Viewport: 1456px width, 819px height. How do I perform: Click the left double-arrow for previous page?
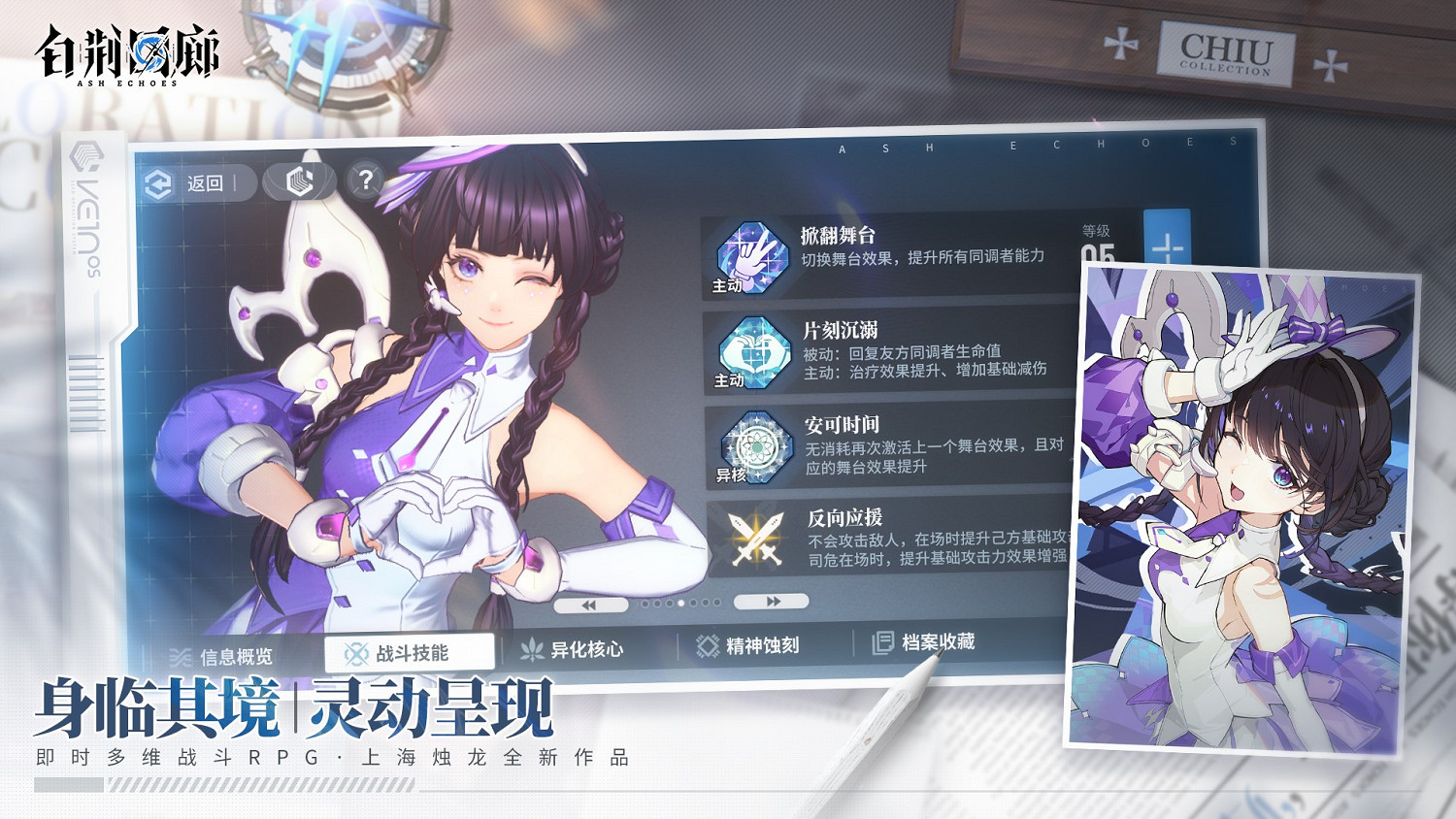(x=590, y=603)
